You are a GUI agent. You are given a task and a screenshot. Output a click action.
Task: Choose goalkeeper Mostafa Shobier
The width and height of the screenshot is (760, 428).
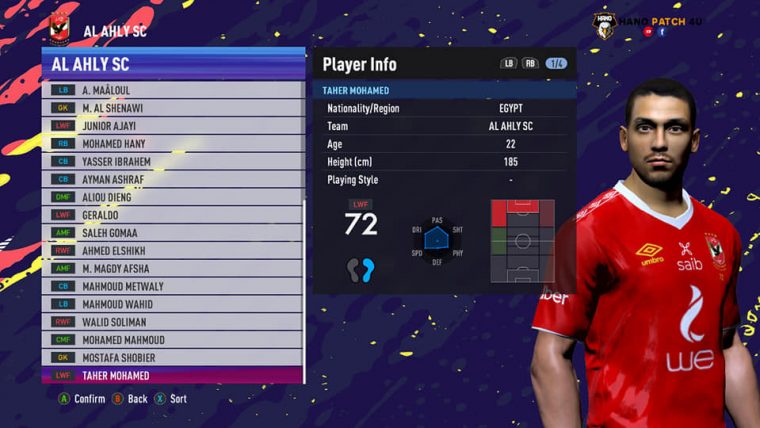170,358
